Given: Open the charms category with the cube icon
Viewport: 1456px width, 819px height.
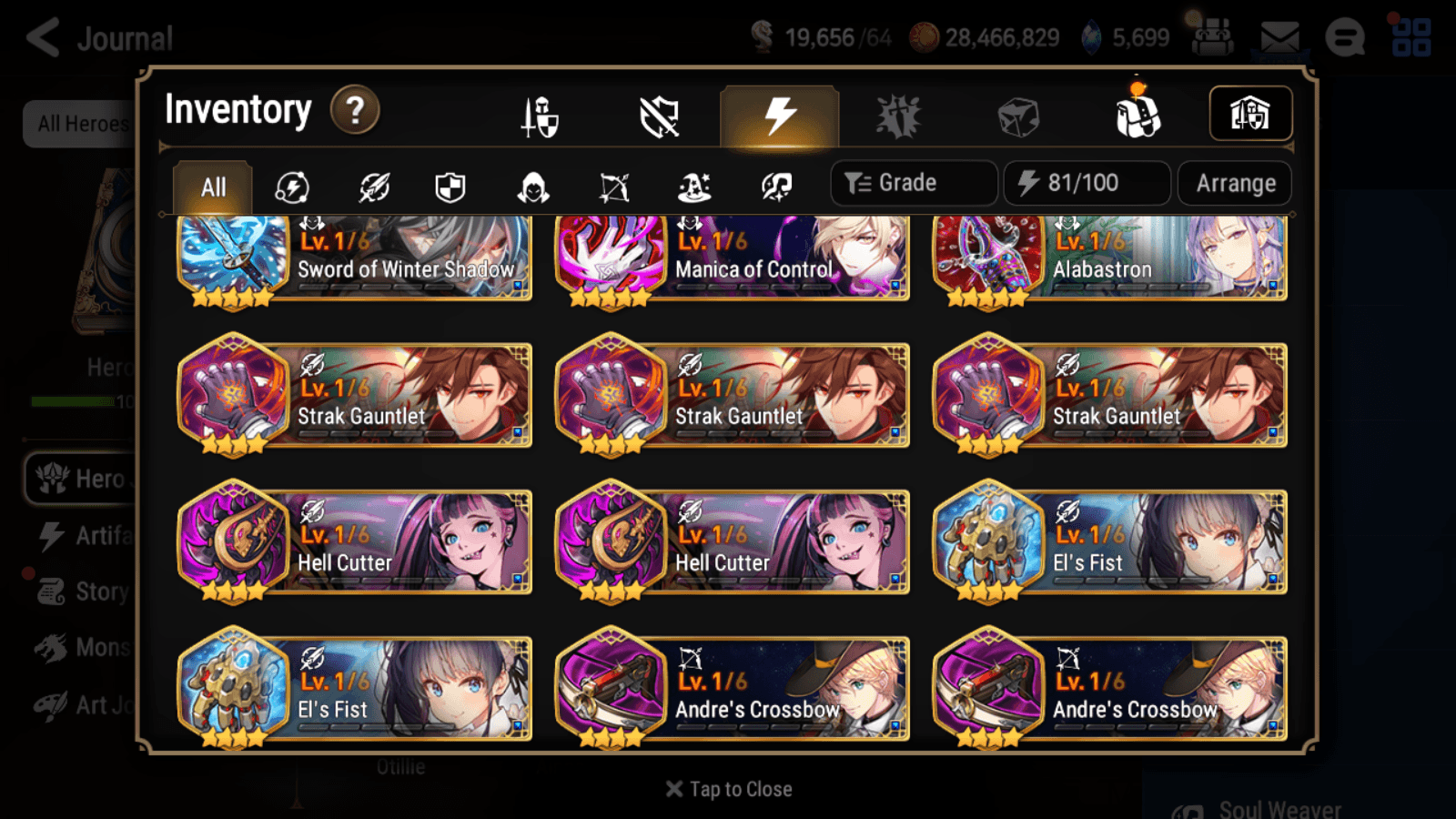Looking at the screenshot, I should [1019, 115].
